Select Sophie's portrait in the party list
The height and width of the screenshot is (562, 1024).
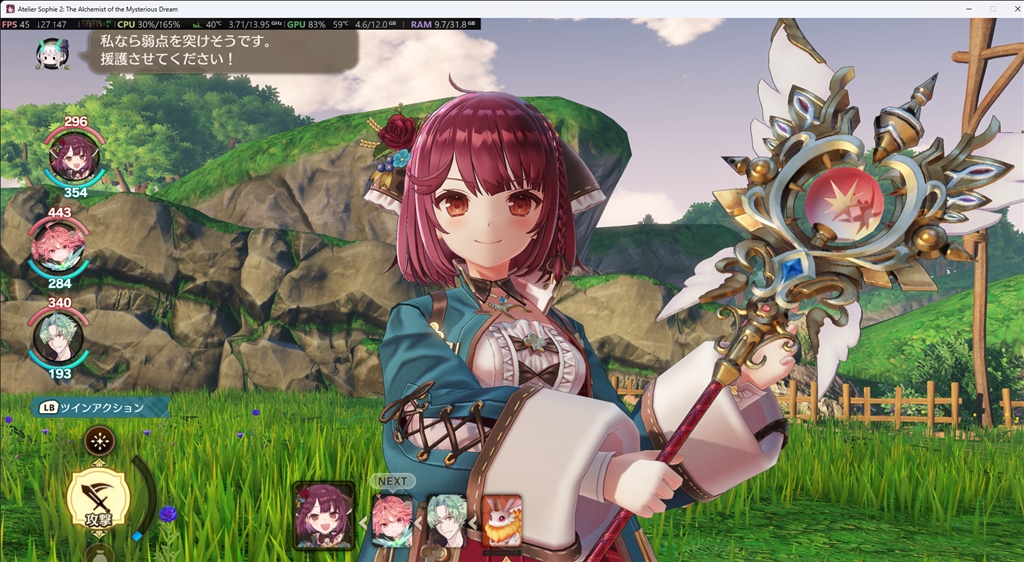pos(74,156)
